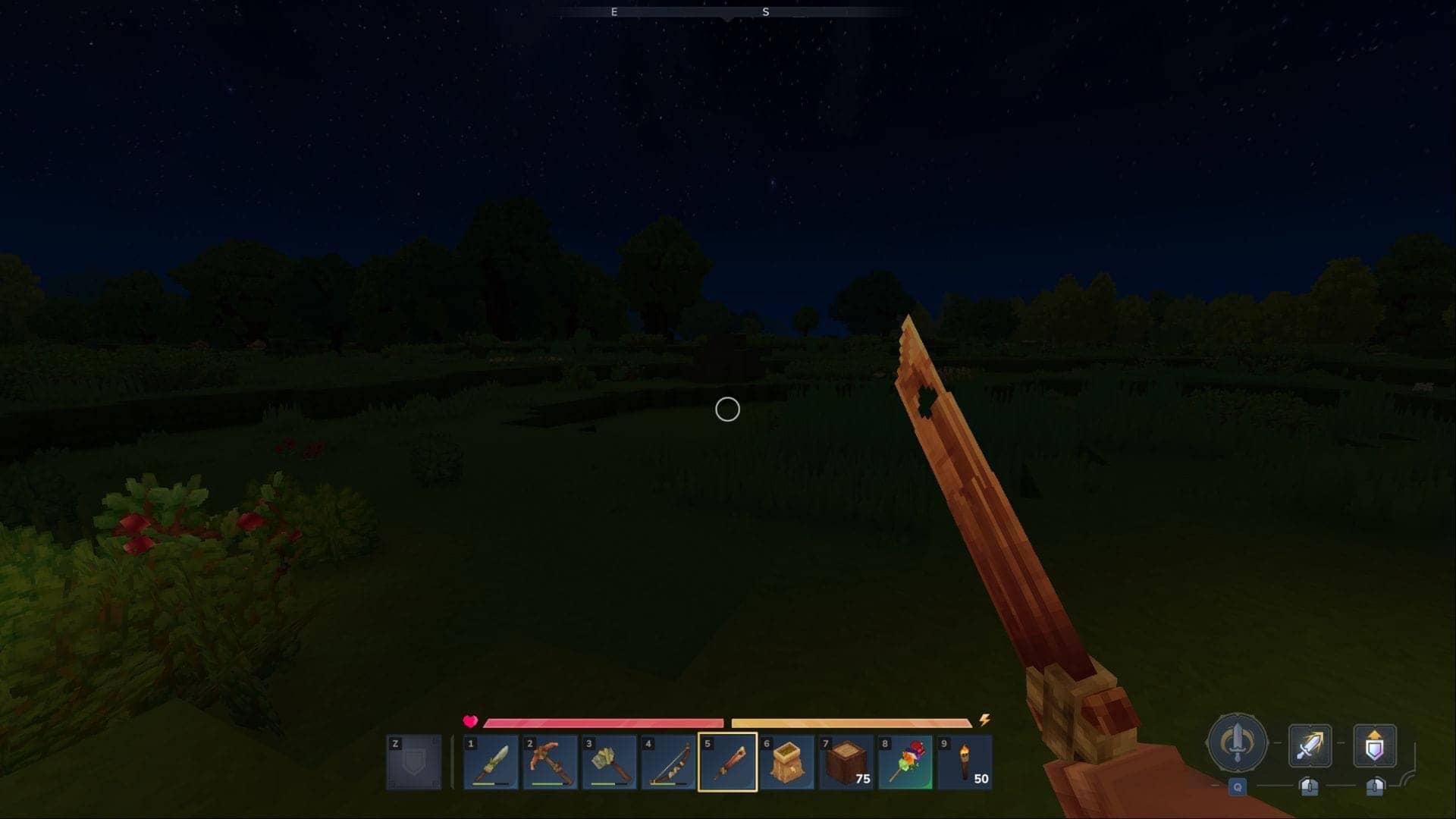Activate the shield block ability icon

point(1375,745)
